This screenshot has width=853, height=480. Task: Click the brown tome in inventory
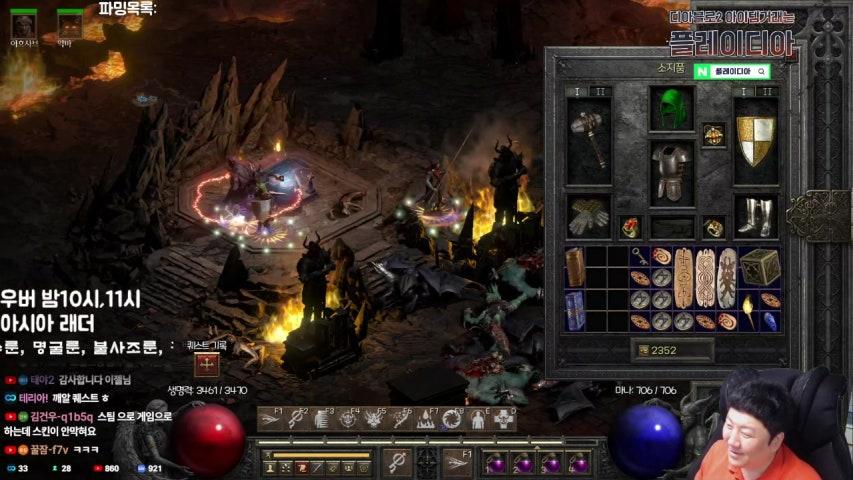575,266
